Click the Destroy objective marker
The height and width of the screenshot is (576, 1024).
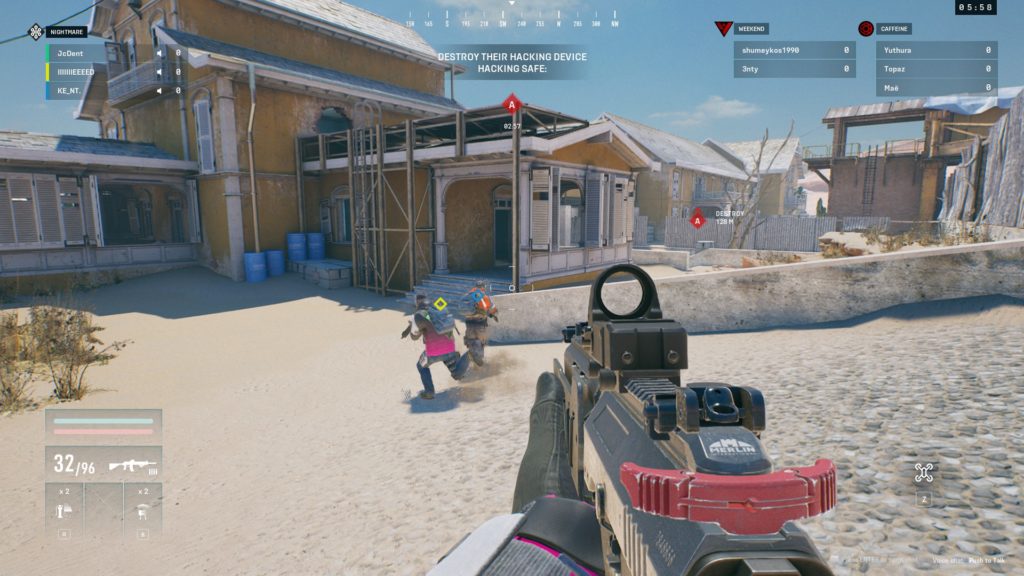[x=698, y=219]
